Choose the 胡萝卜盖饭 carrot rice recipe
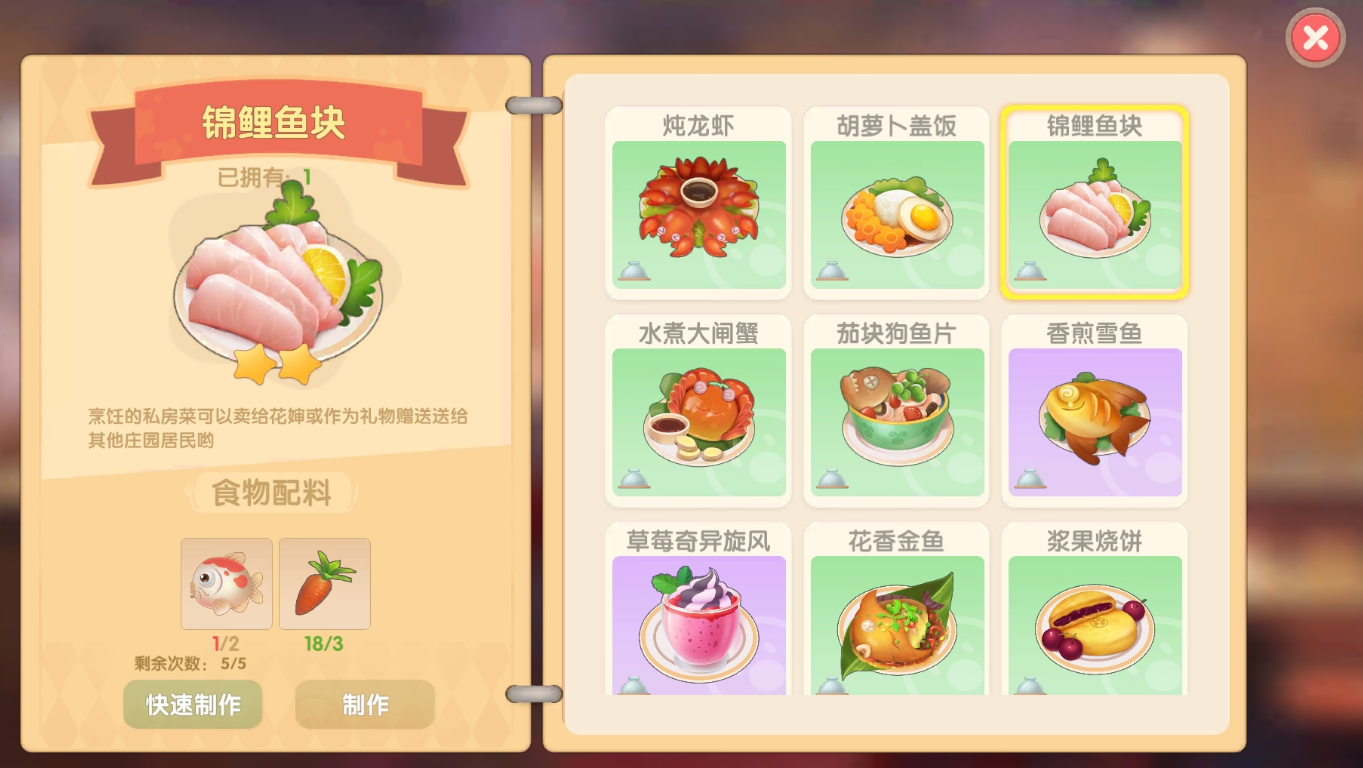The width and height of the screenshot is (1363, 768). (896, 203)
